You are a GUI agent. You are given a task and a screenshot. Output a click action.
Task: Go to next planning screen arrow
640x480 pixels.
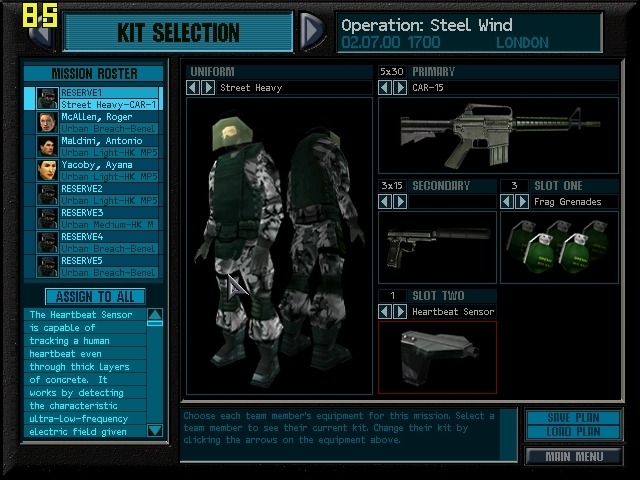tap(312, 31)
